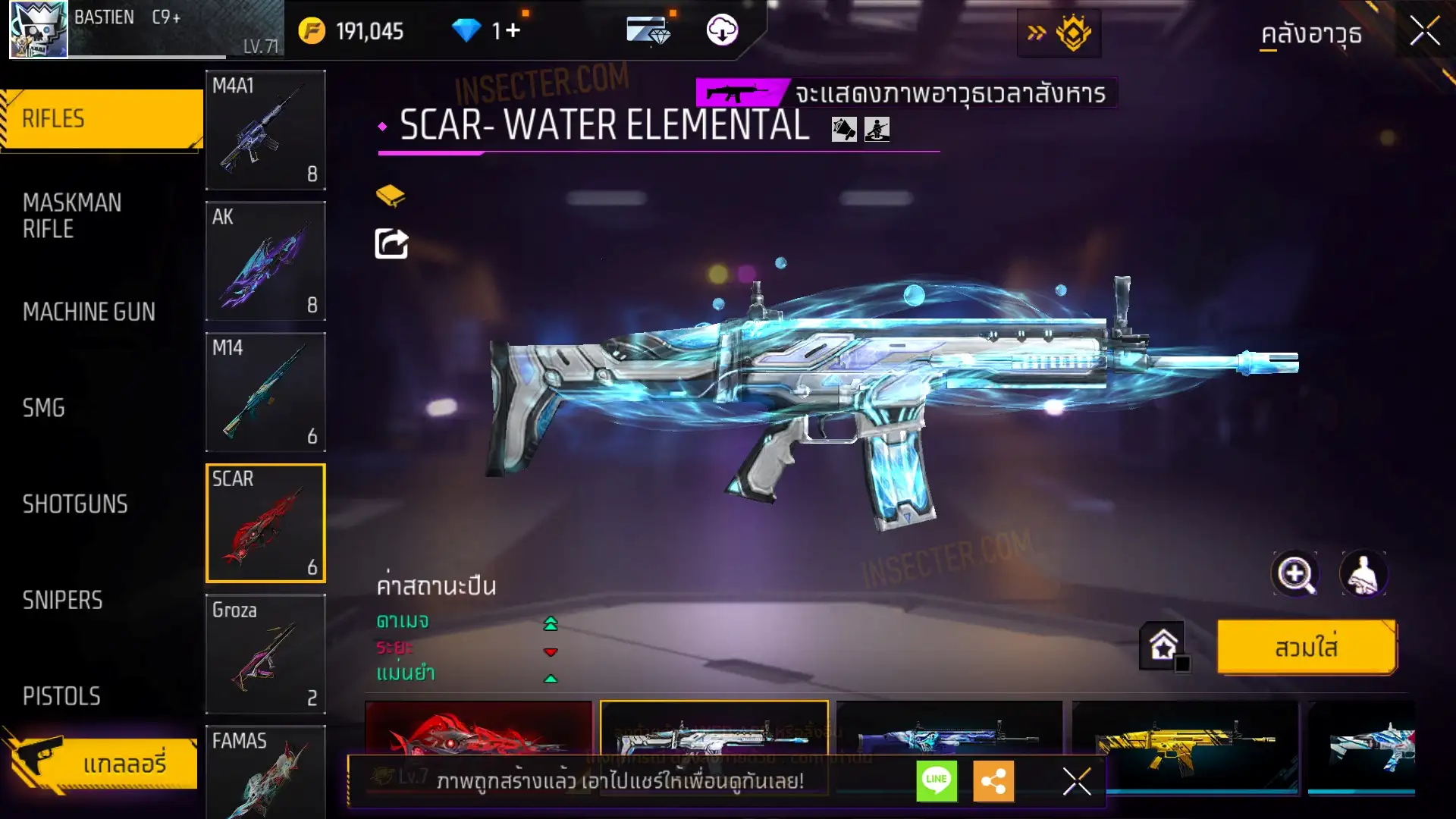Open the gallery button with pistol icon

(102, 763)
